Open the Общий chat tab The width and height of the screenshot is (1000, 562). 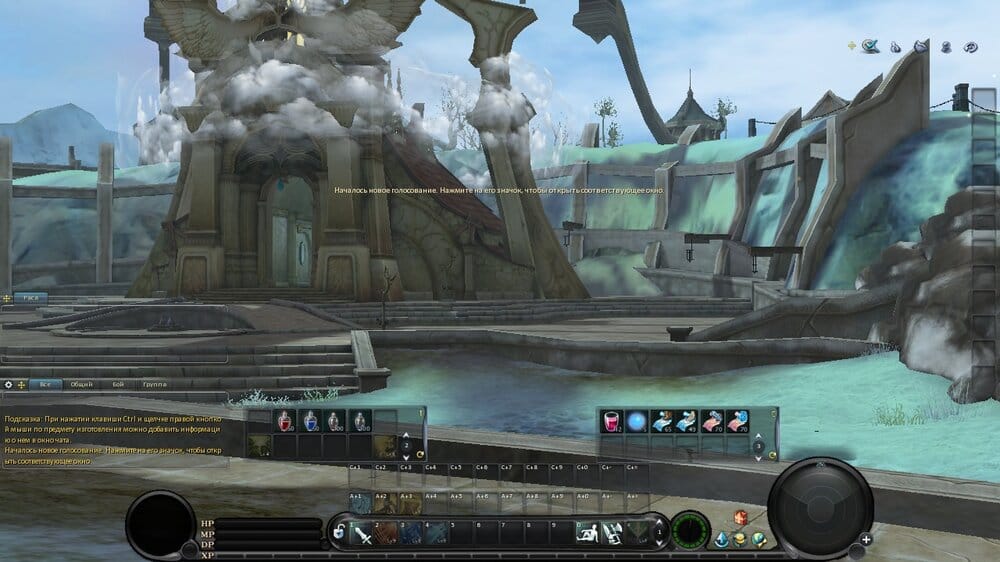coord(82,384)
